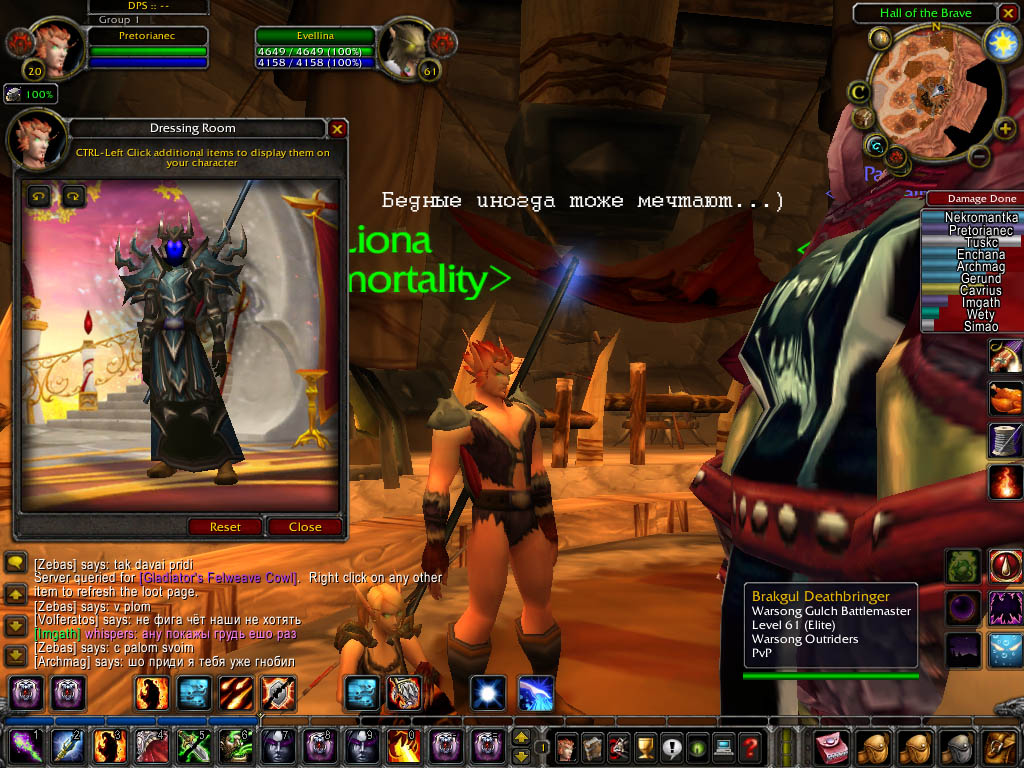Activate the fire spell in action slot 0
This screenshot has width=1024, height=768.
click(x=402, y=746)
